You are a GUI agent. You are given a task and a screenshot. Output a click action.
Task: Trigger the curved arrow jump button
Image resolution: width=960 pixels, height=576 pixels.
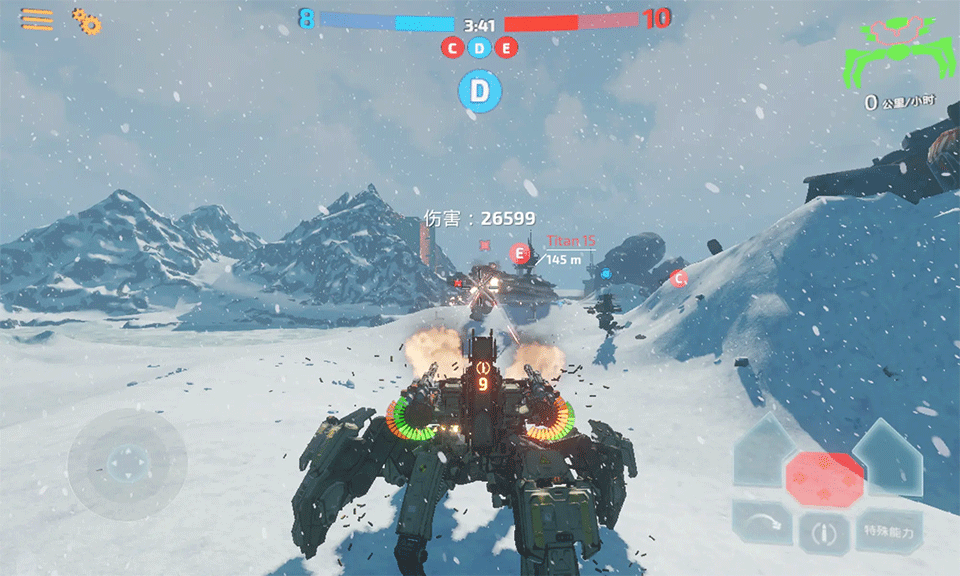click(x=762, y=523)
